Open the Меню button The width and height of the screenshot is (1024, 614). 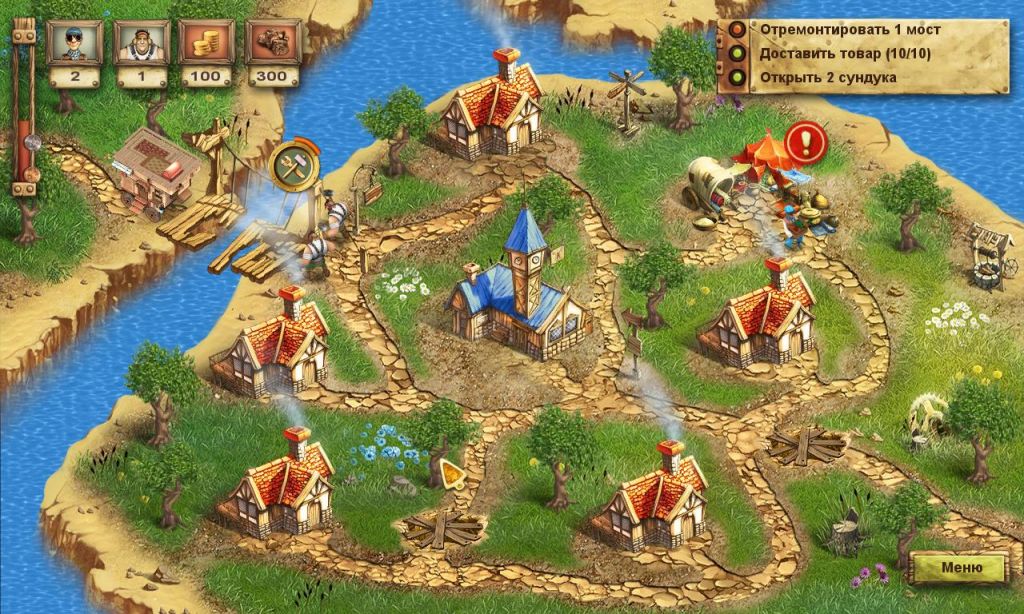coord(960,567)
